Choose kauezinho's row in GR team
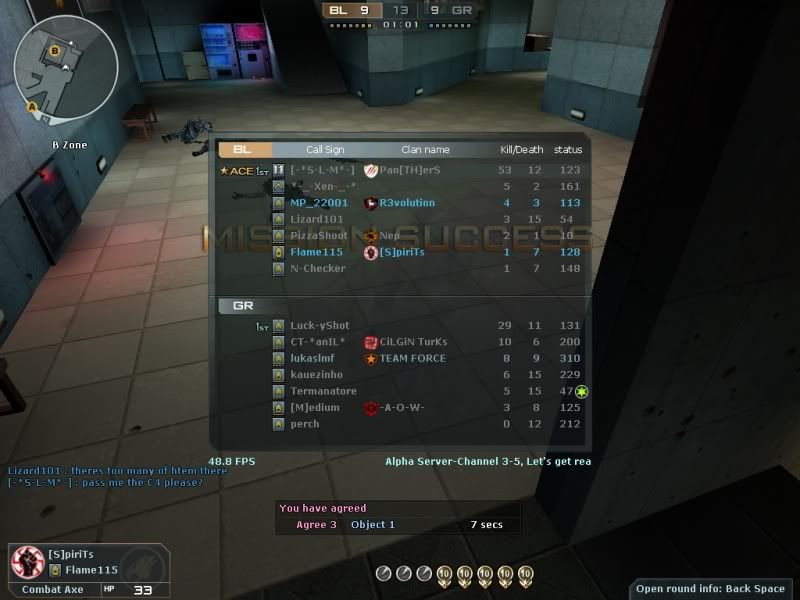 (400, 374)
